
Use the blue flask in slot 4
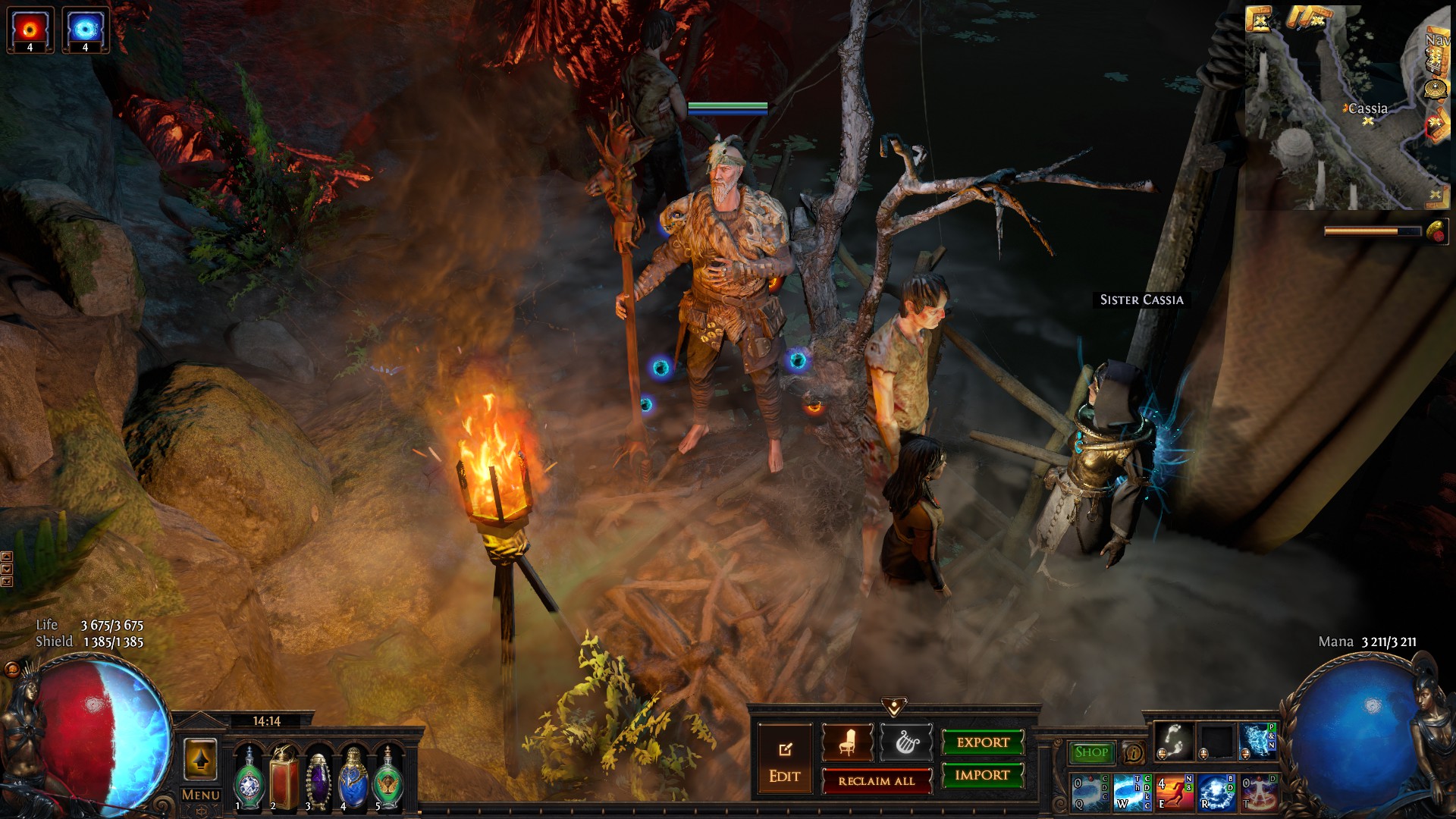tap(353, 777)
